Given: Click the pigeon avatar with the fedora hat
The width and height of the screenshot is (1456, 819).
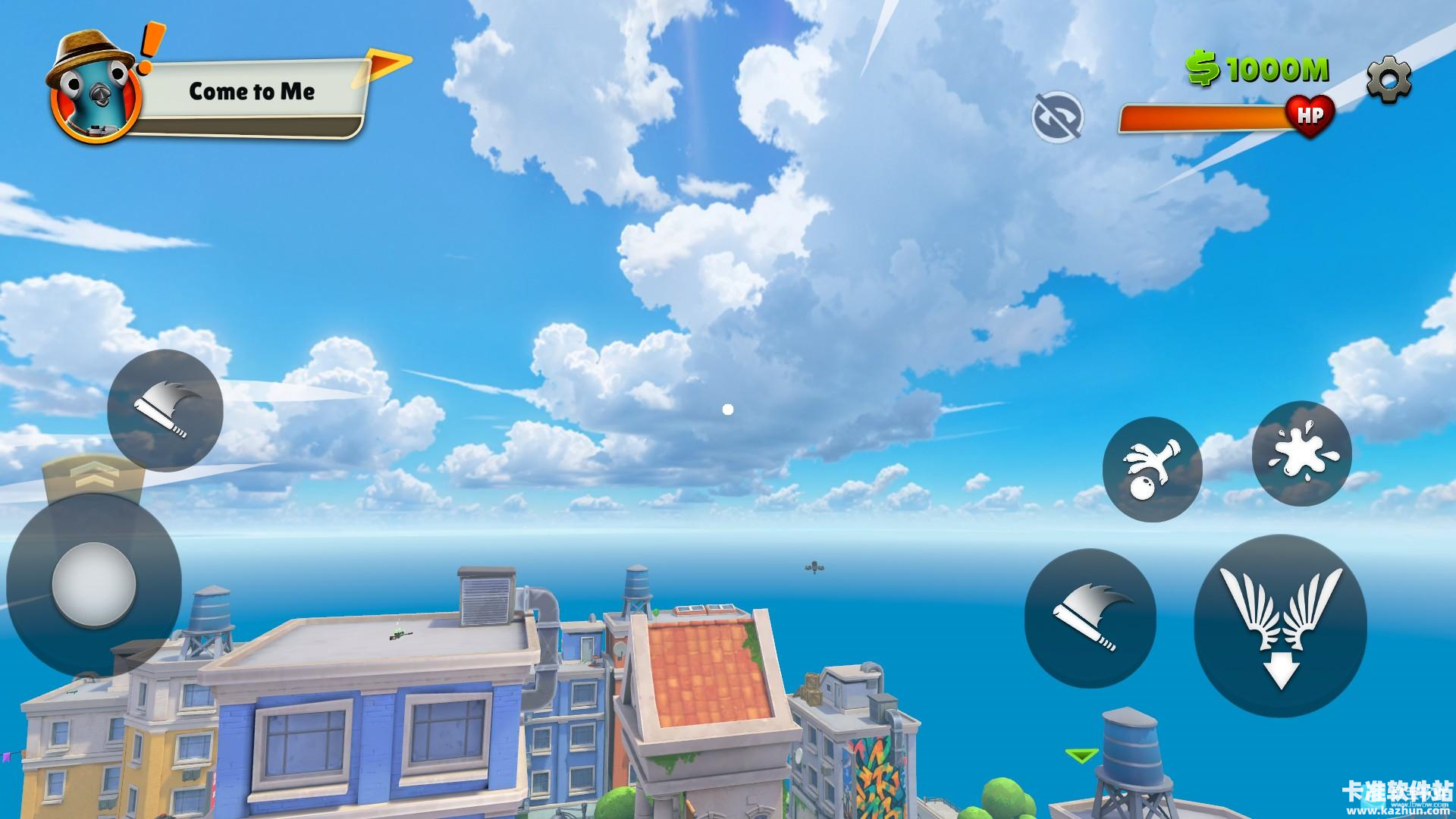Looking at the screenshot, I should [94, 89].
